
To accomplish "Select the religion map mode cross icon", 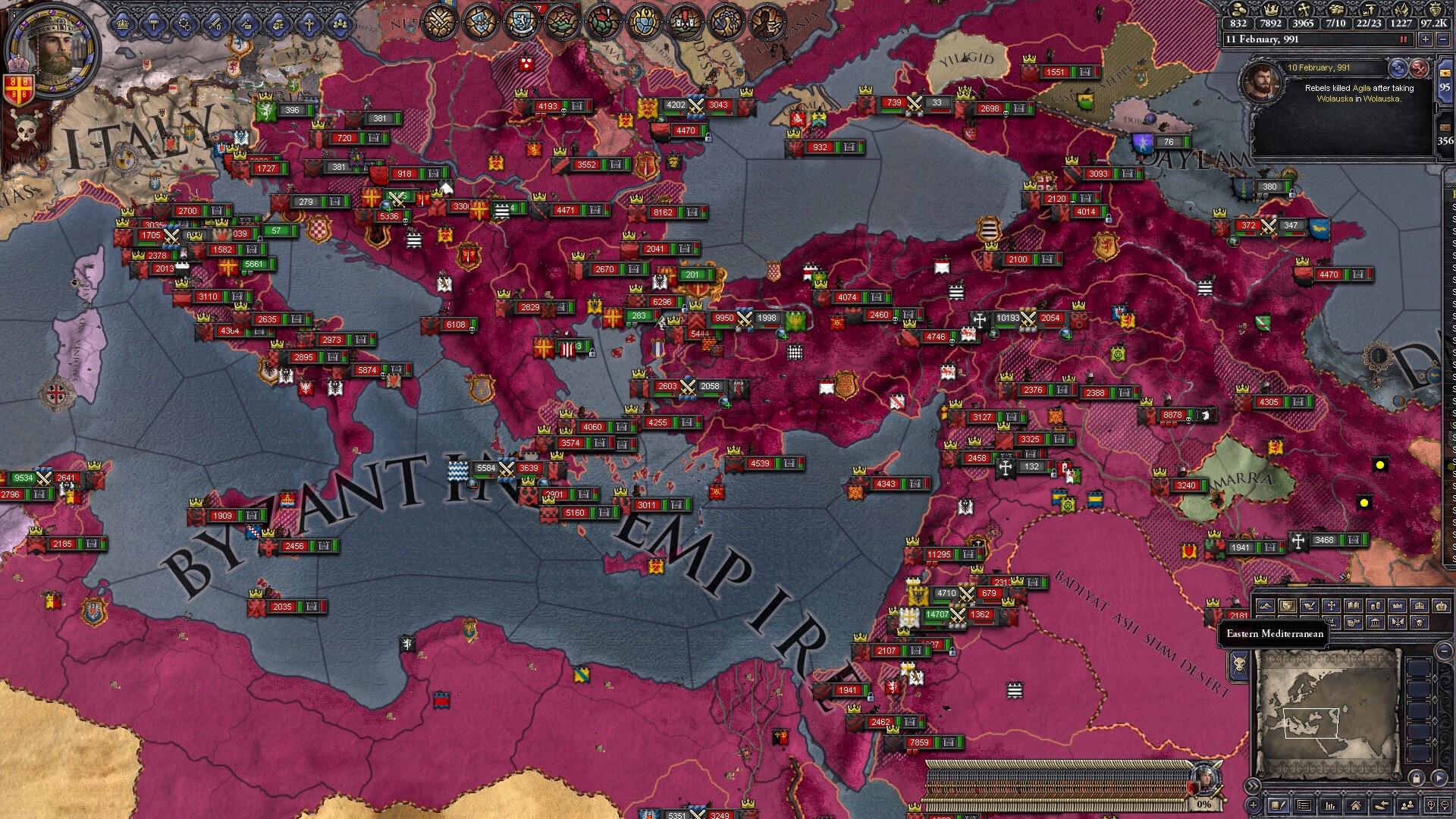I will click(x=1331, y=605).
